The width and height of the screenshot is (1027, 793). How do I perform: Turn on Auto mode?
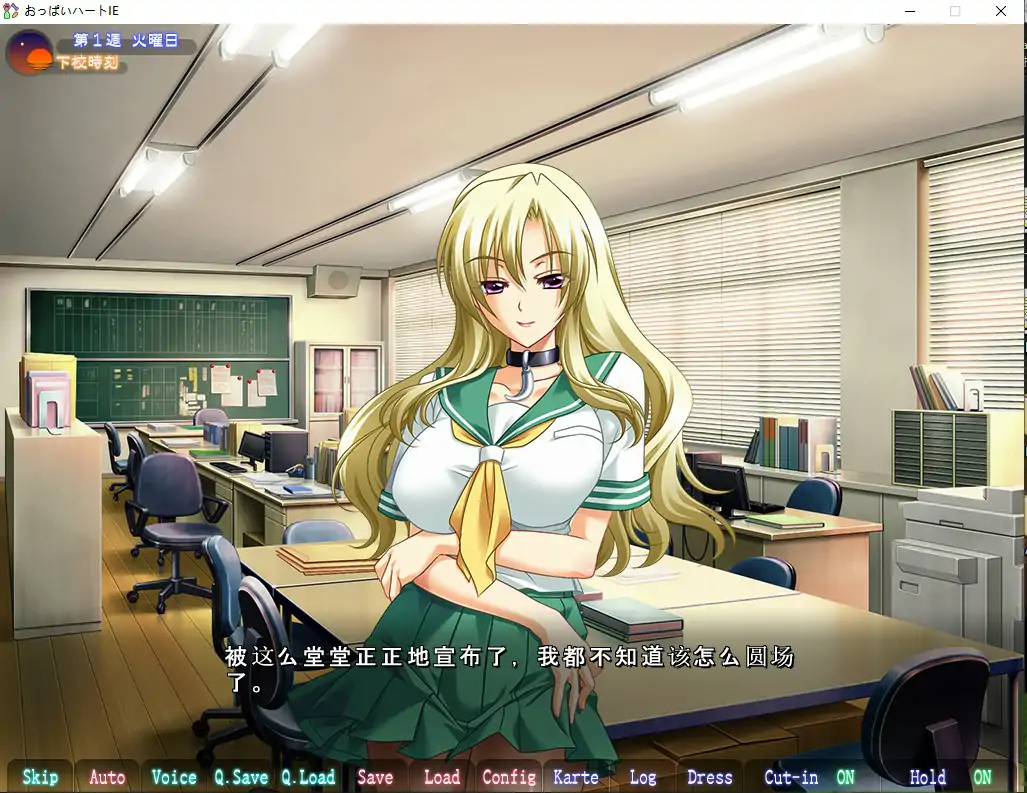coord(107,777)
